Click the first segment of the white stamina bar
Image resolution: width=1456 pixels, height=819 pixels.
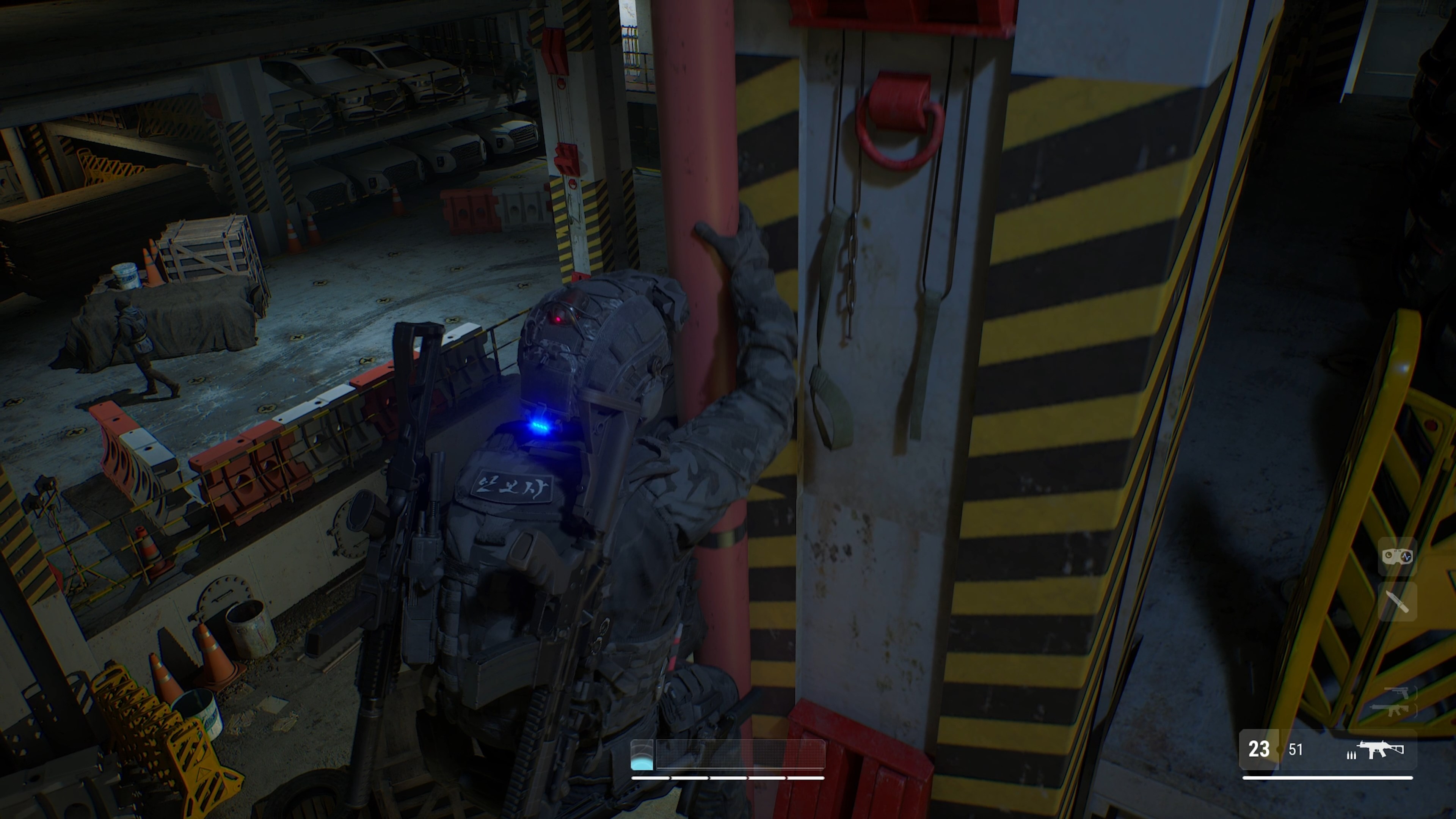coord(651,778)
